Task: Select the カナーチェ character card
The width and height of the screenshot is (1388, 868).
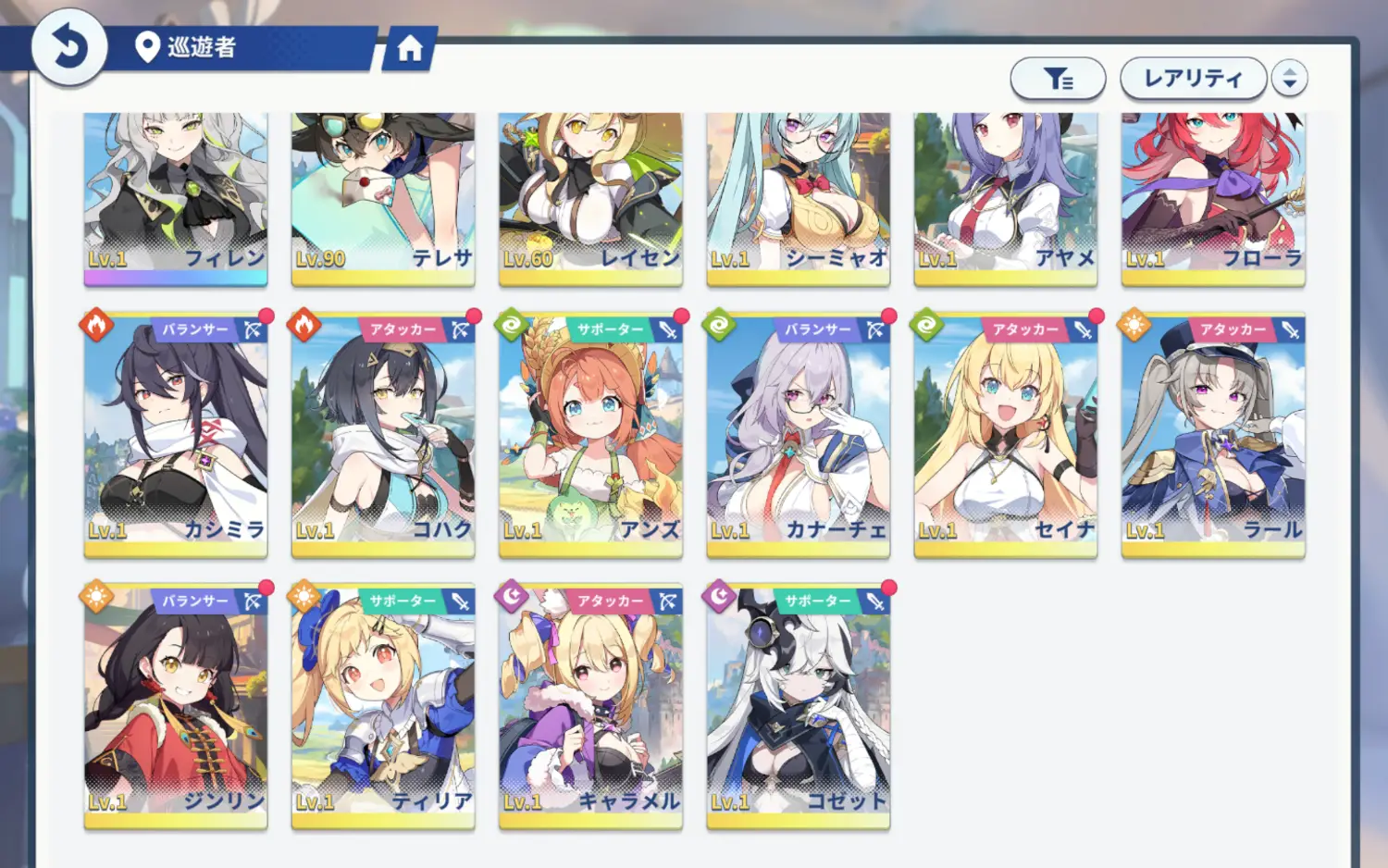Action: pyautogui.click(x=798, y=435)
